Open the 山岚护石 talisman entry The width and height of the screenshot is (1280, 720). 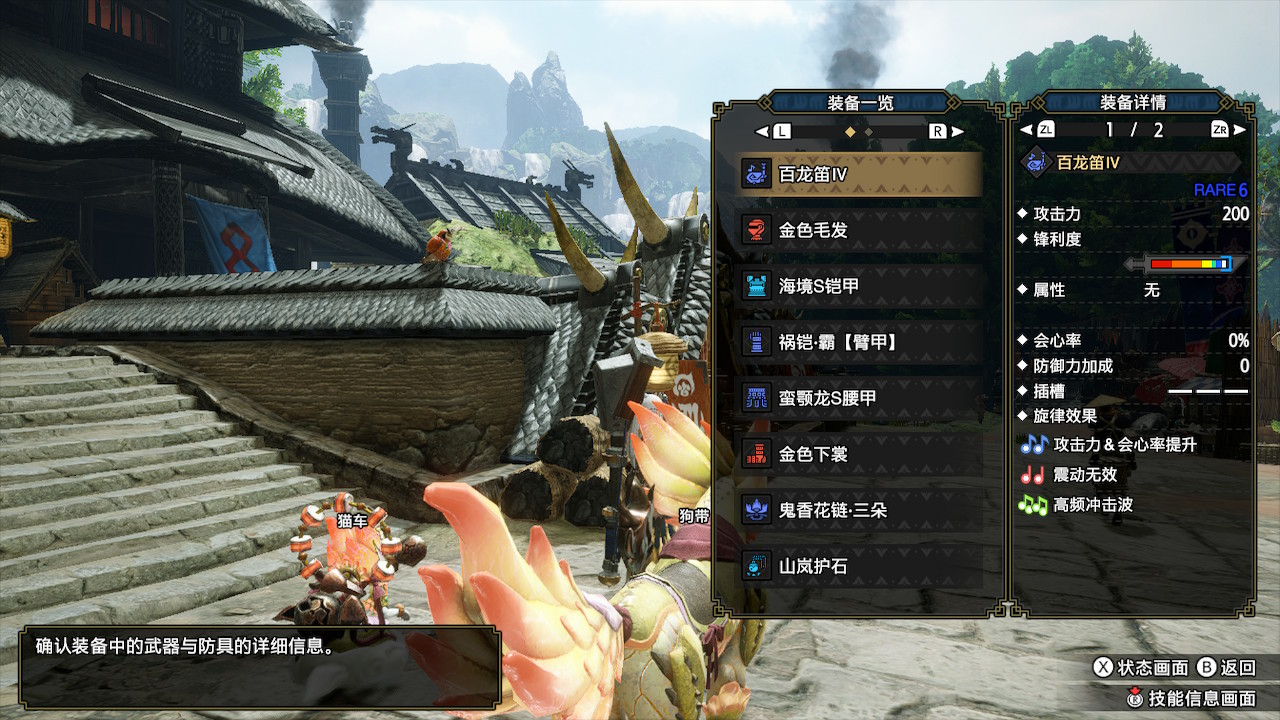click(860, 566)
